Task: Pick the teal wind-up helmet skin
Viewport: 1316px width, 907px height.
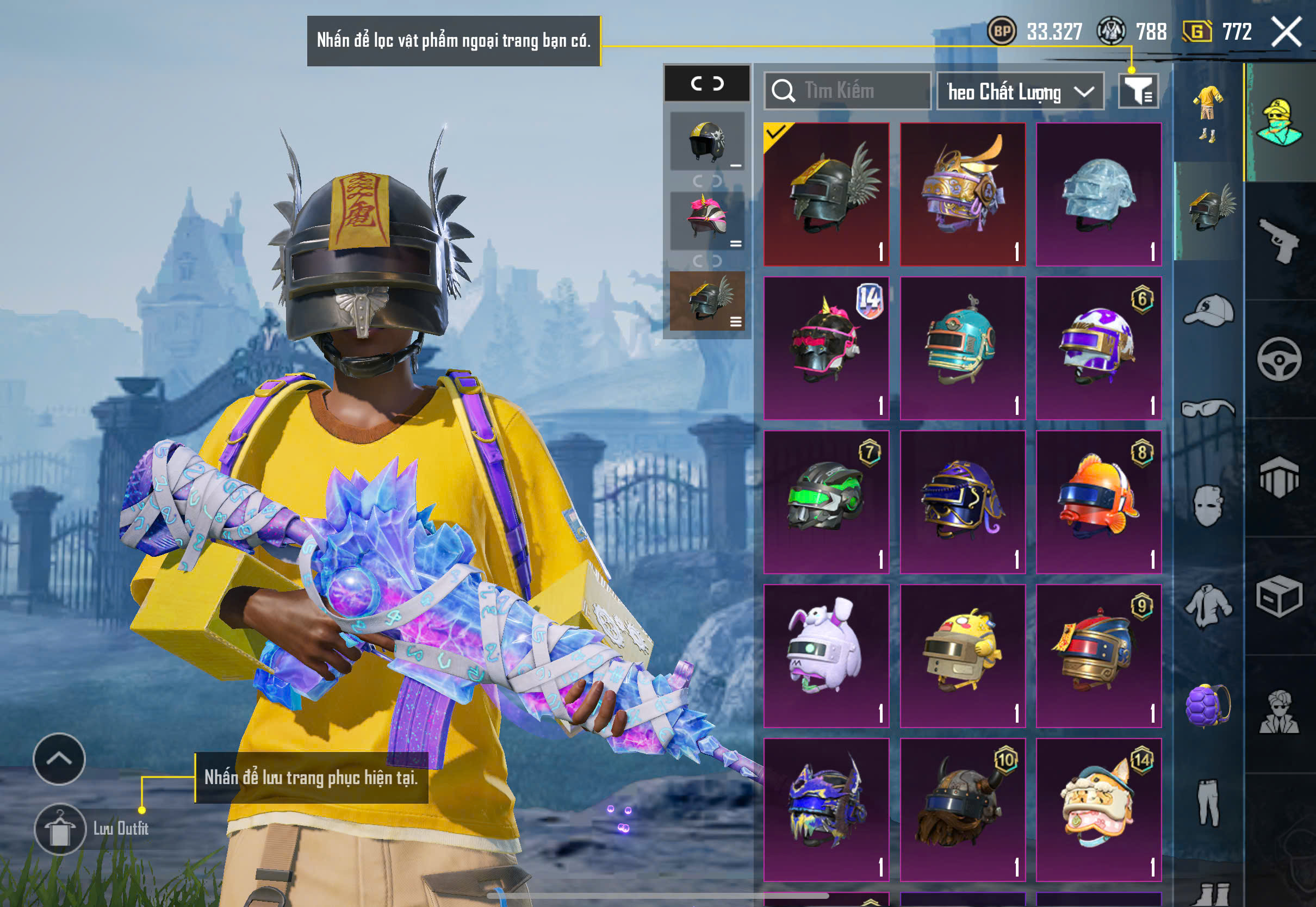Action: point(963,349)
